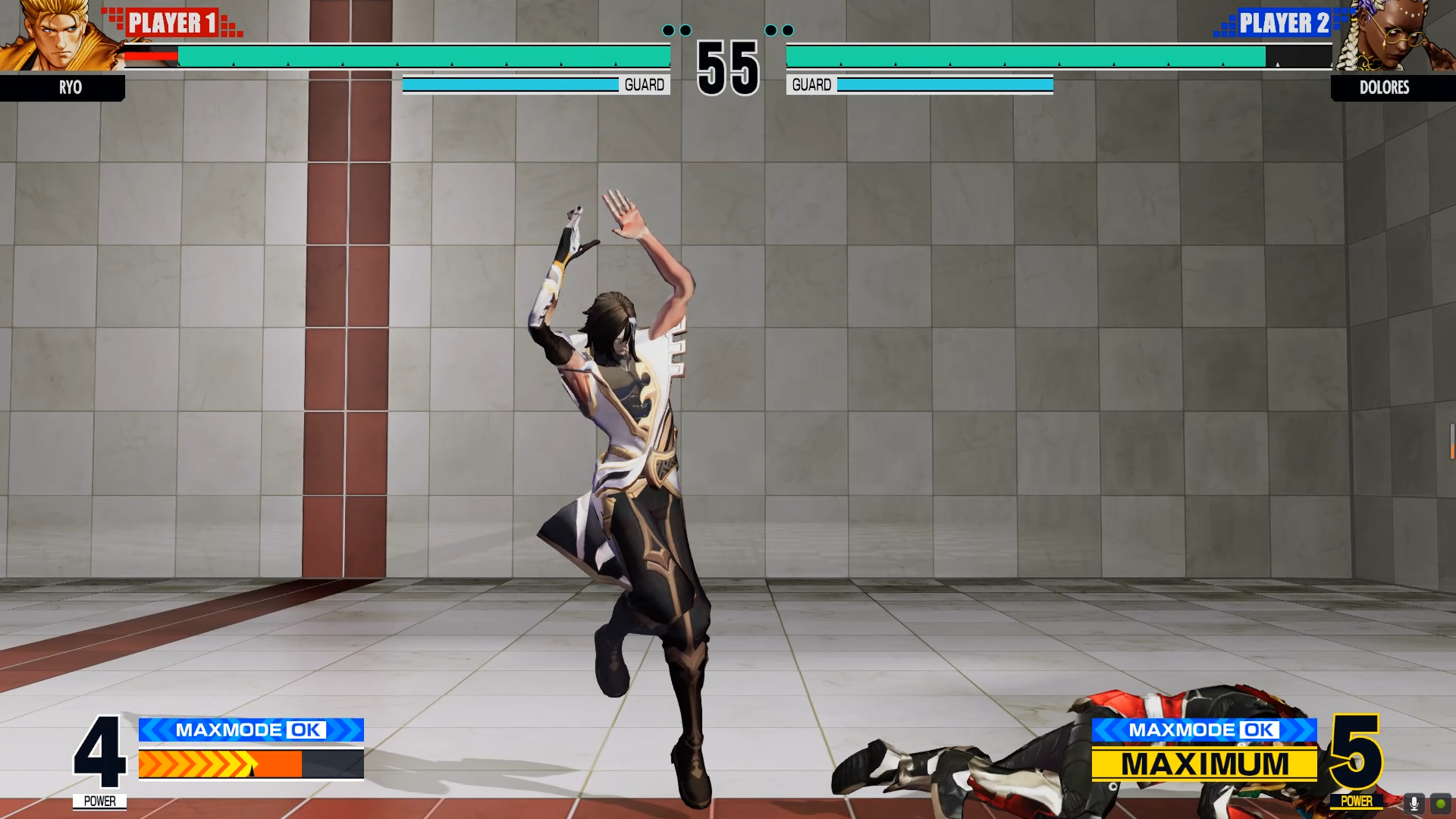Click Player 1's red depleted health segment
Viewport: 1456px width, 819px height.
pos(149,55)
